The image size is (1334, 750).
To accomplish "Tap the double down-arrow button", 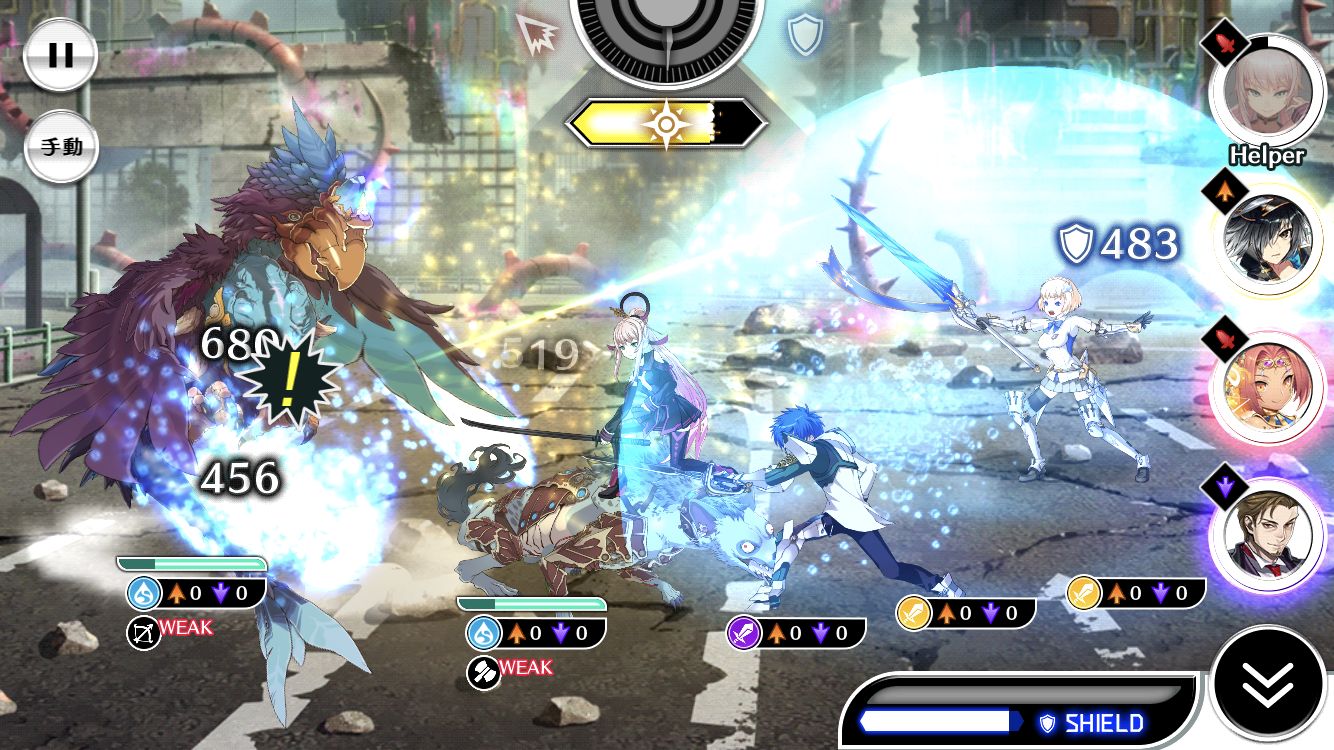I will click(1268, 684).
